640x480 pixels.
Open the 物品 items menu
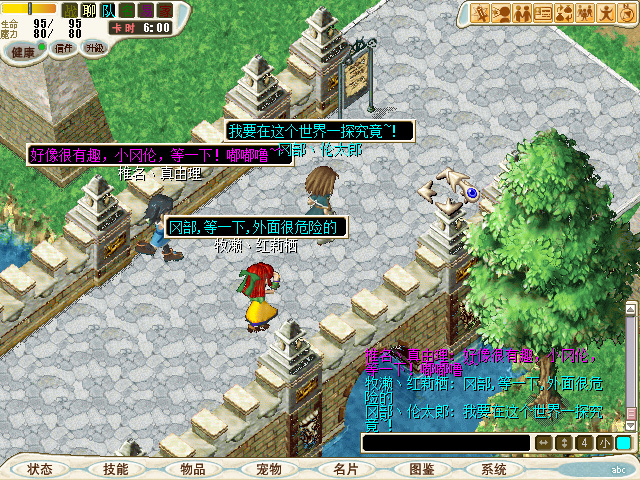click(x=193, y=468)
